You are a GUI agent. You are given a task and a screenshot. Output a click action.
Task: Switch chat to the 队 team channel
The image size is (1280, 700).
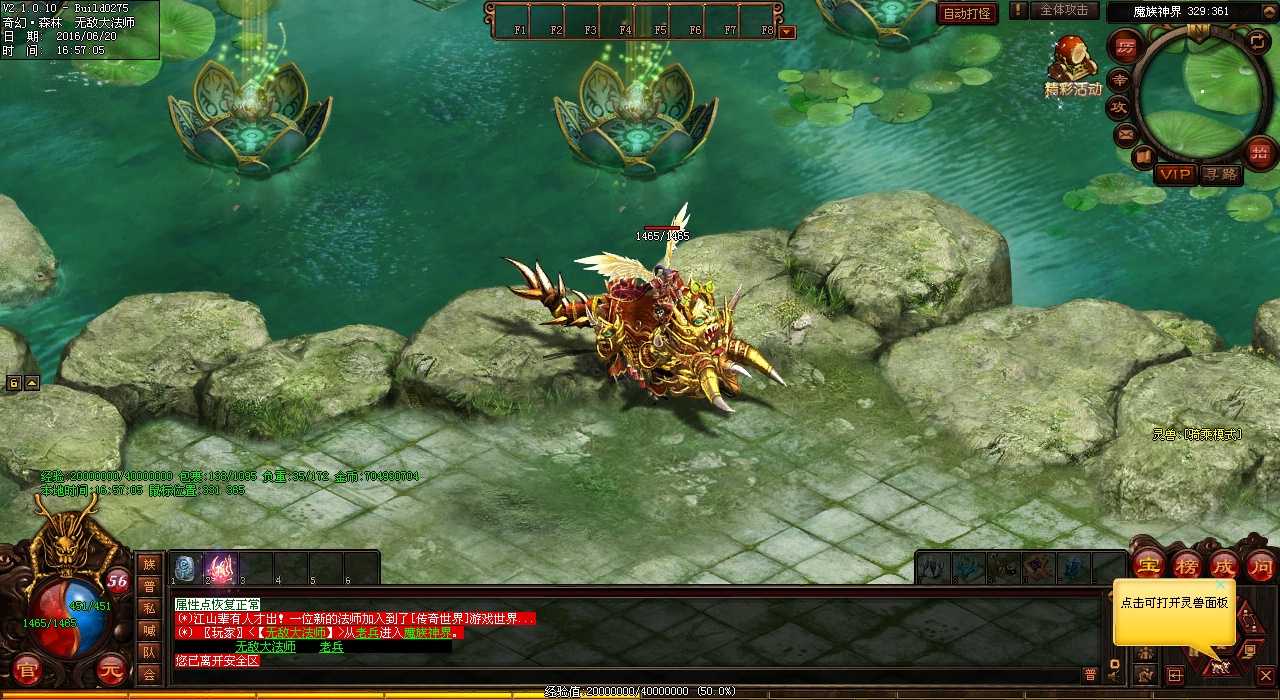[149, 652]
